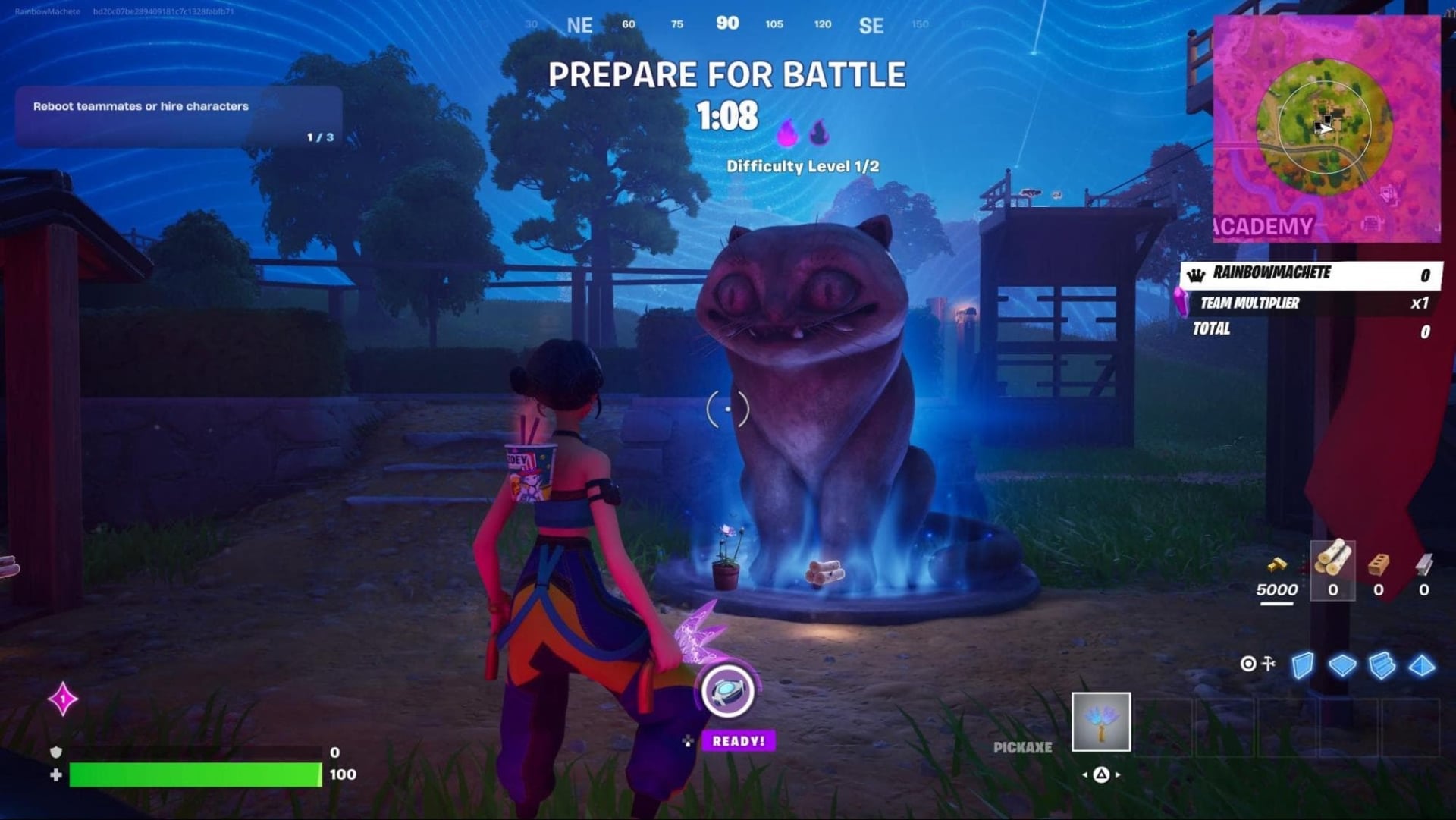Click the right arrow beside the triangle button
1456x820 pixels.
coord(1117,774)
